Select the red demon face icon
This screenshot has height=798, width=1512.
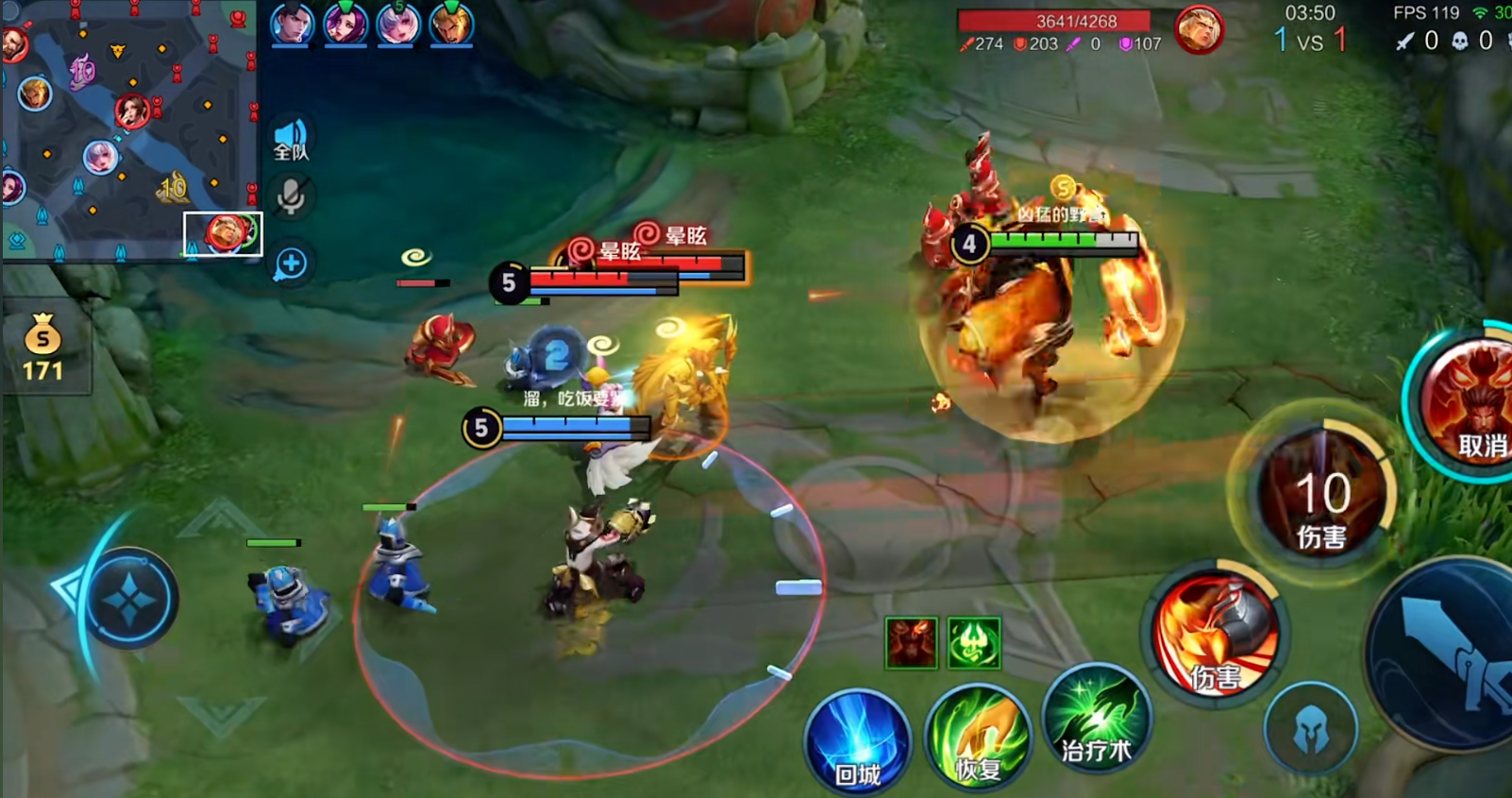911,643
